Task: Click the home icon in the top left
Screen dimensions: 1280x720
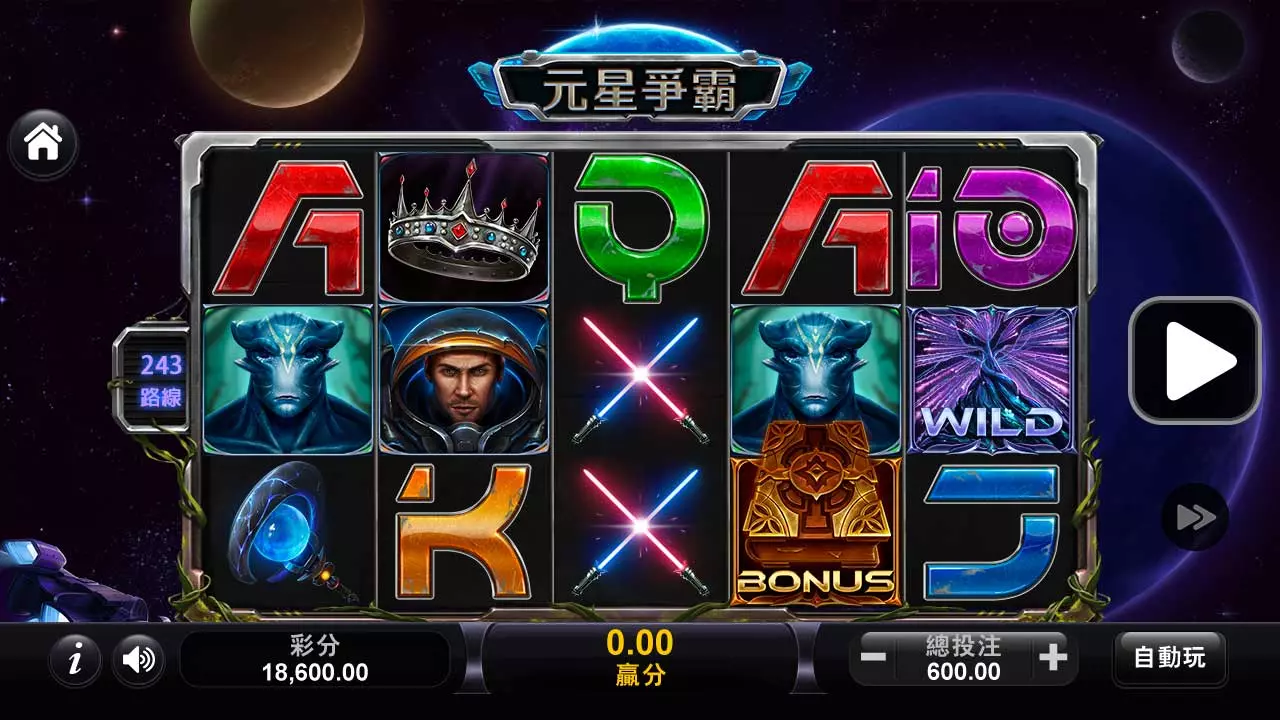Action: click(42, 143)
